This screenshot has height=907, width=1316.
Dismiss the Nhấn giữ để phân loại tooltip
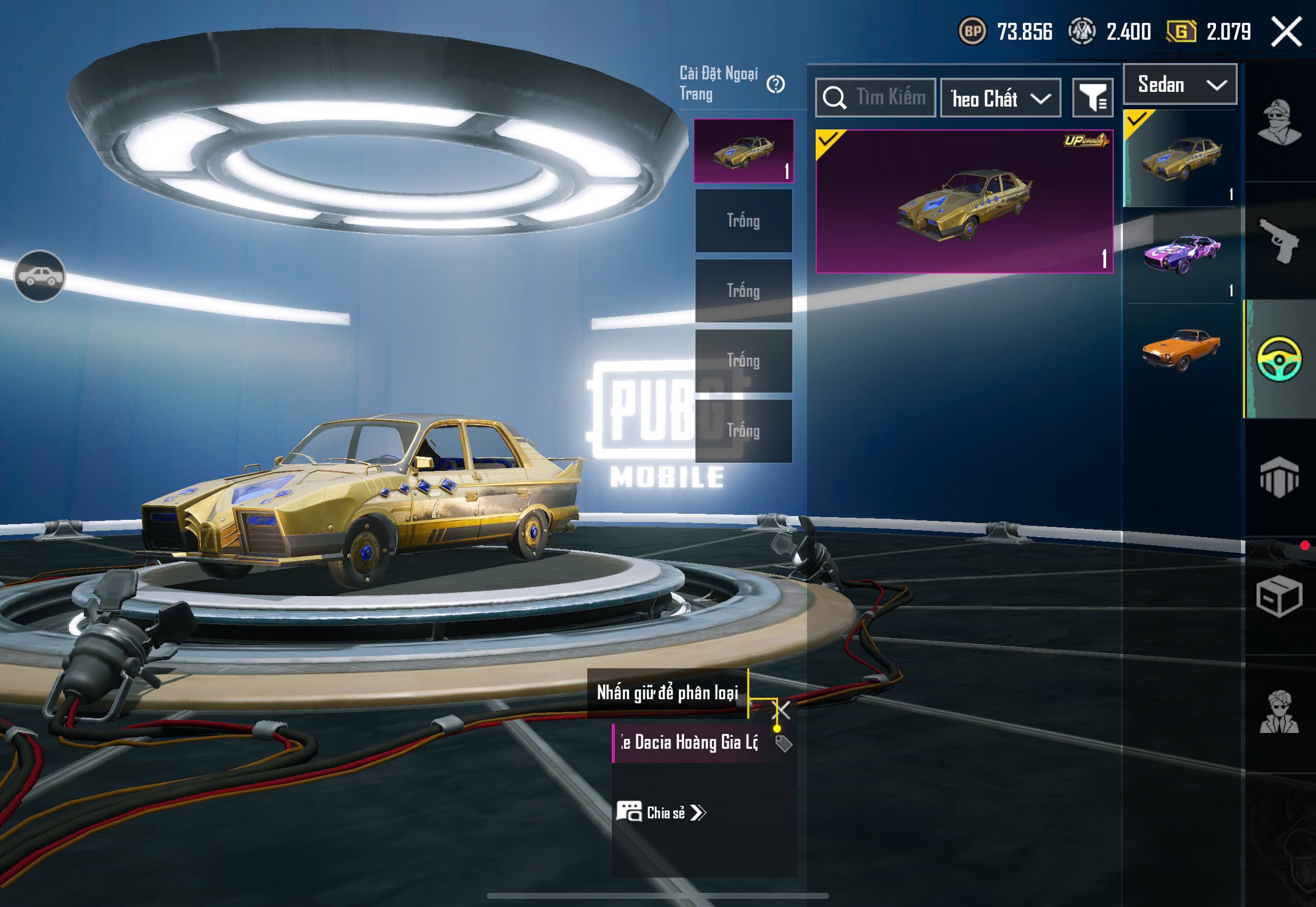(x=783, y=710)
